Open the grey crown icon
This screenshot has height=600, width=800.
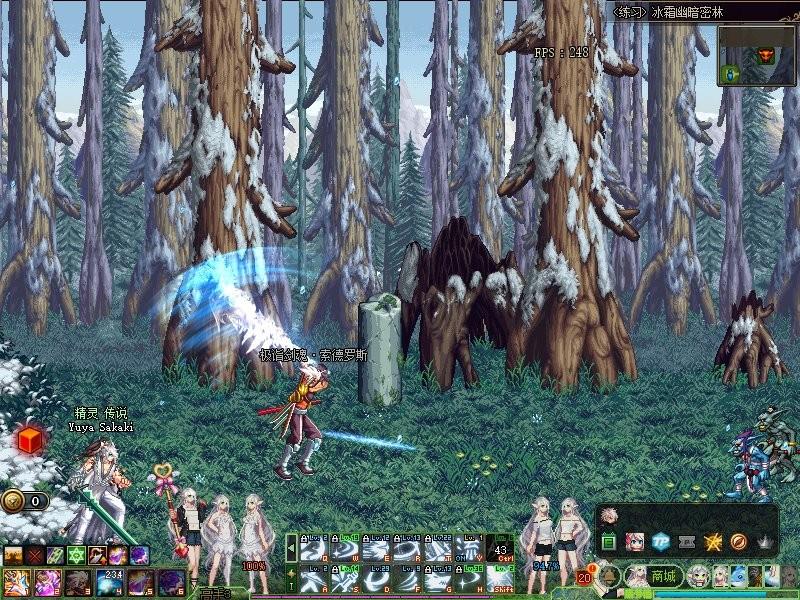tap(765, 542)
